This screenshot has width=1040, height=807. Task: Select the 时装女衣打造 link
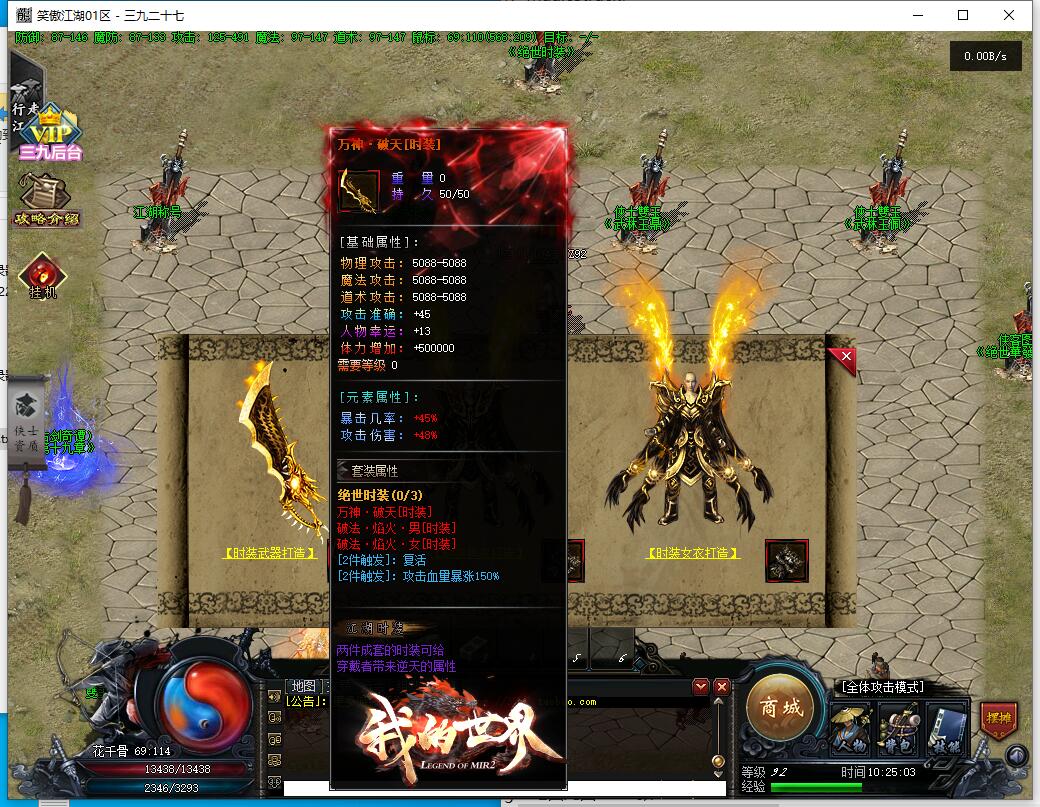tap(693, 552)
